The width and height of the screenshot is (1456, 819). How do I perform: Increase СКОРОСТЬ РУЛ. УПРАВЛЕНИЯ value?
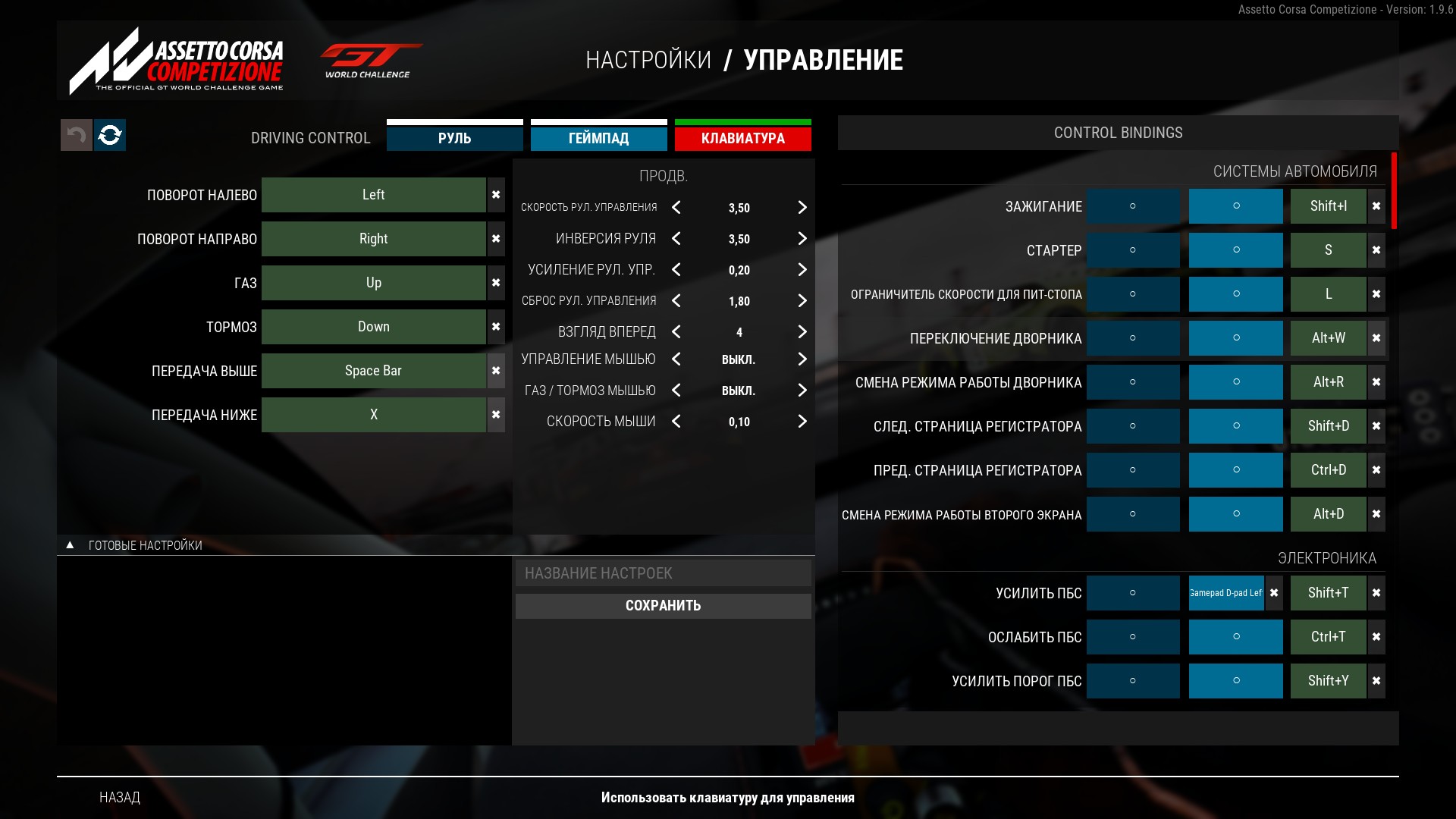802,208
